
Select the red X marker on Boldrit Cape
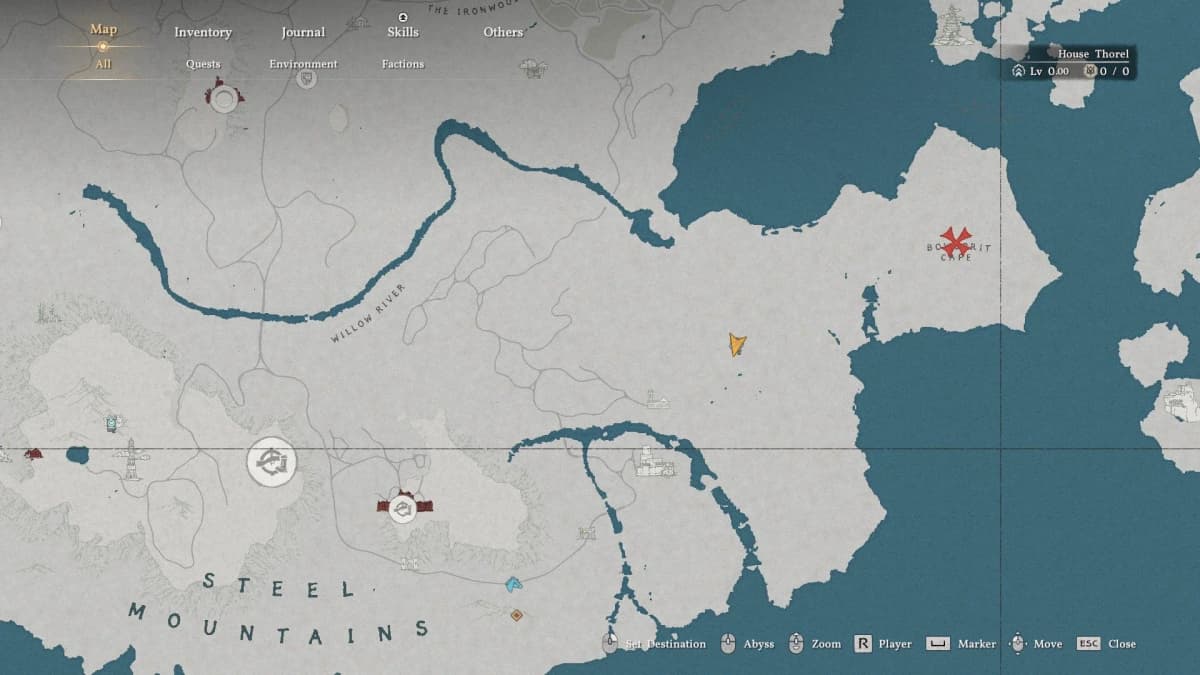[956, 241]
